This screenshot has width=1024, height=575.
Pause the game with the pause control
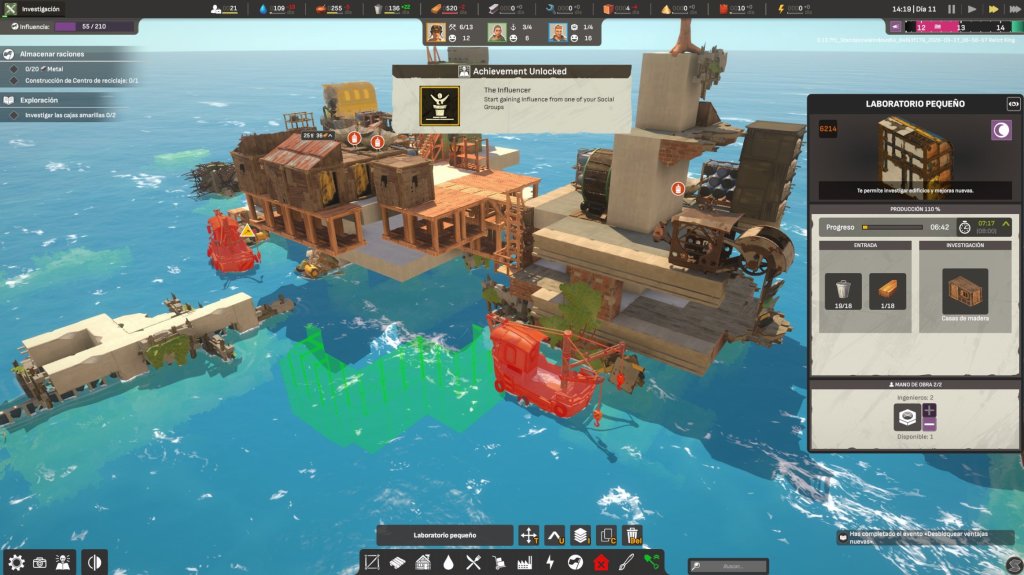(951, 8)
